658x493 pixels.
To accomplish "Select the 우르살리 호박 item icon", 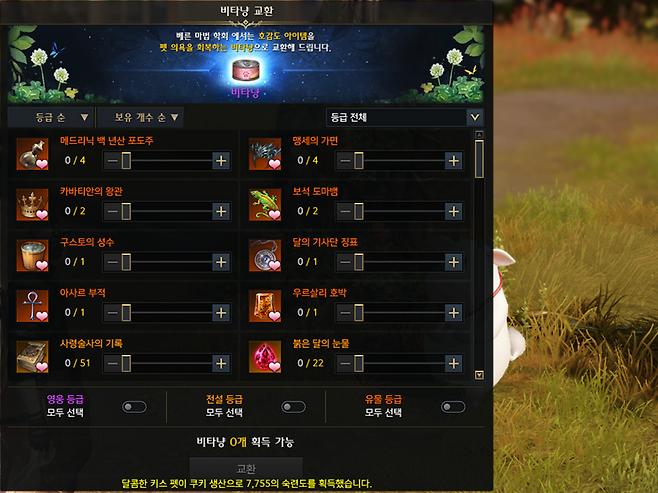I will click(x=265, y=306).
